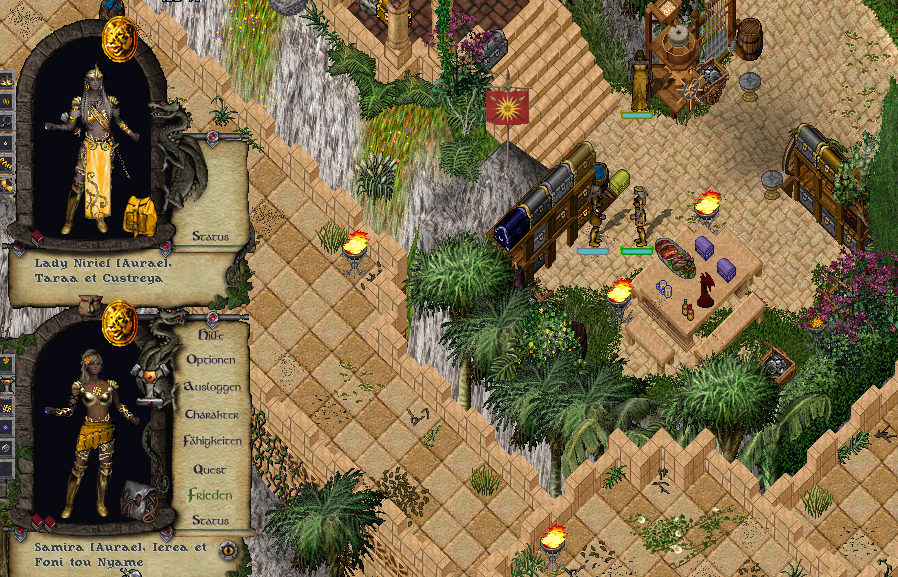Viewport: 898px width, 577px height.
Task: Toggle the green Frieden peace mode
Action: (x=210, y=495)
